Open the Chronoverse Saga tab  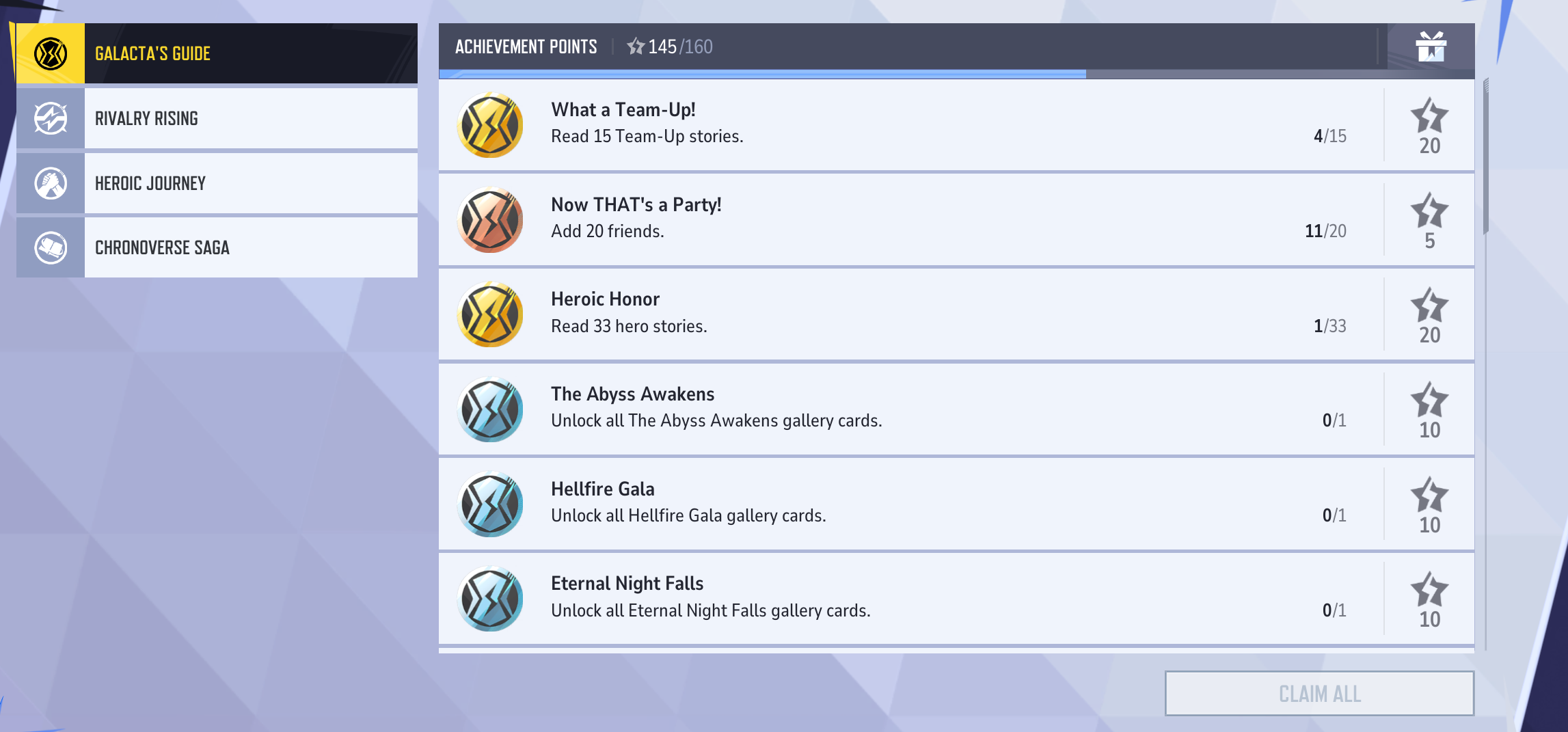click(249, 246)
